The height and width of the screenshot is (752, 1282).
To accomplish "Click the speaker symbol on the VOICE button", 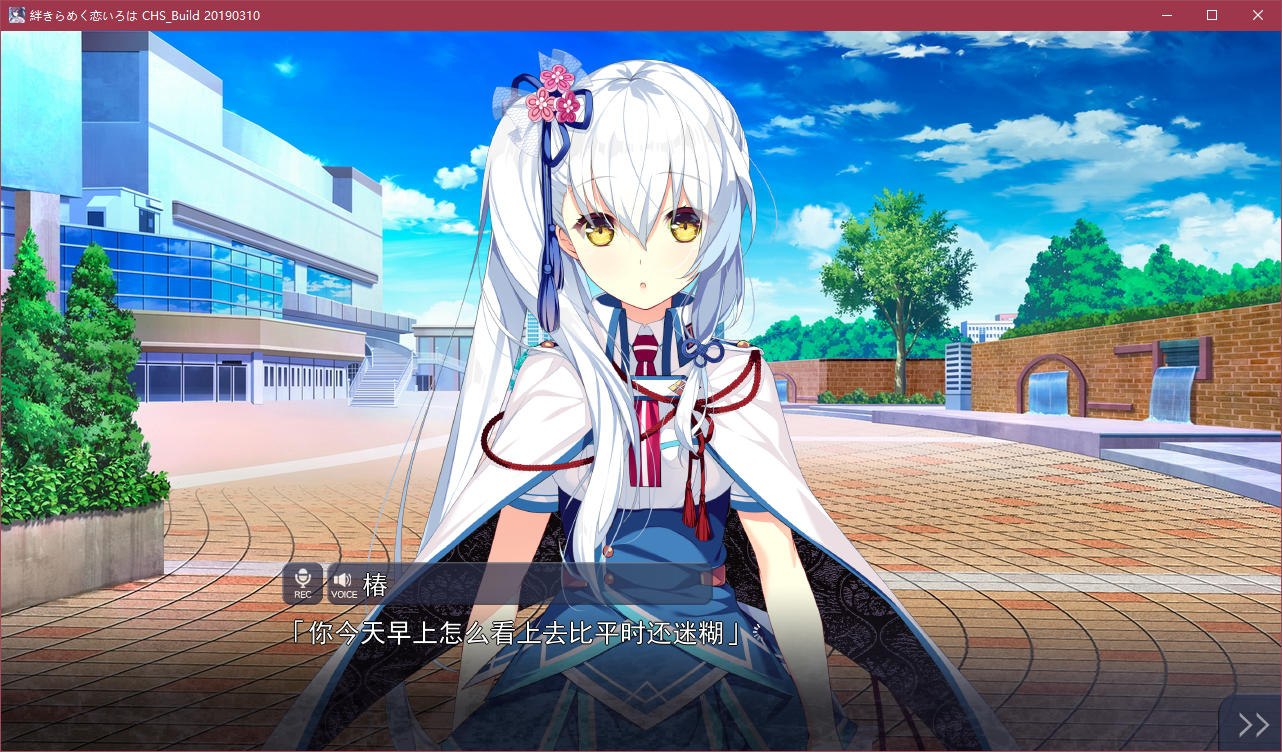I will pyautogui.click(x=344, y=579).
